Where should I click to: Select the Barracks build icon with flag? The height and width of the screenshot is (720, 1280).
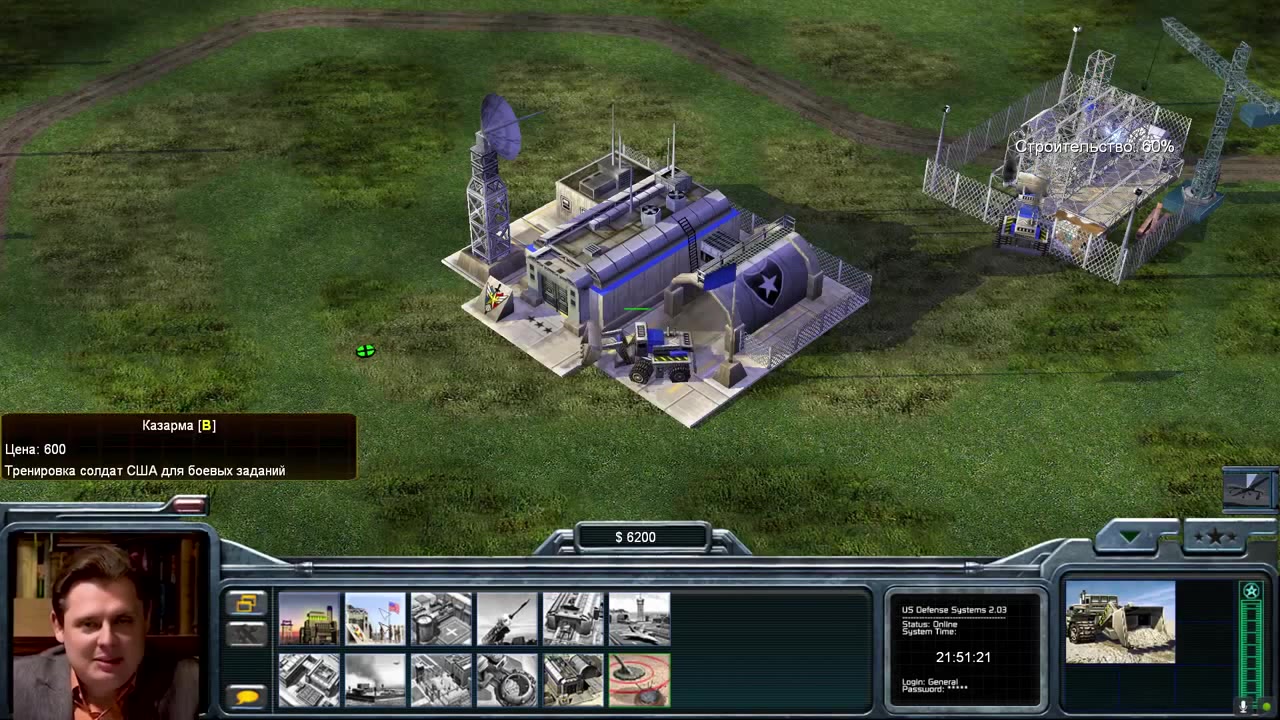pyautogui.click(x=375, y=619)
